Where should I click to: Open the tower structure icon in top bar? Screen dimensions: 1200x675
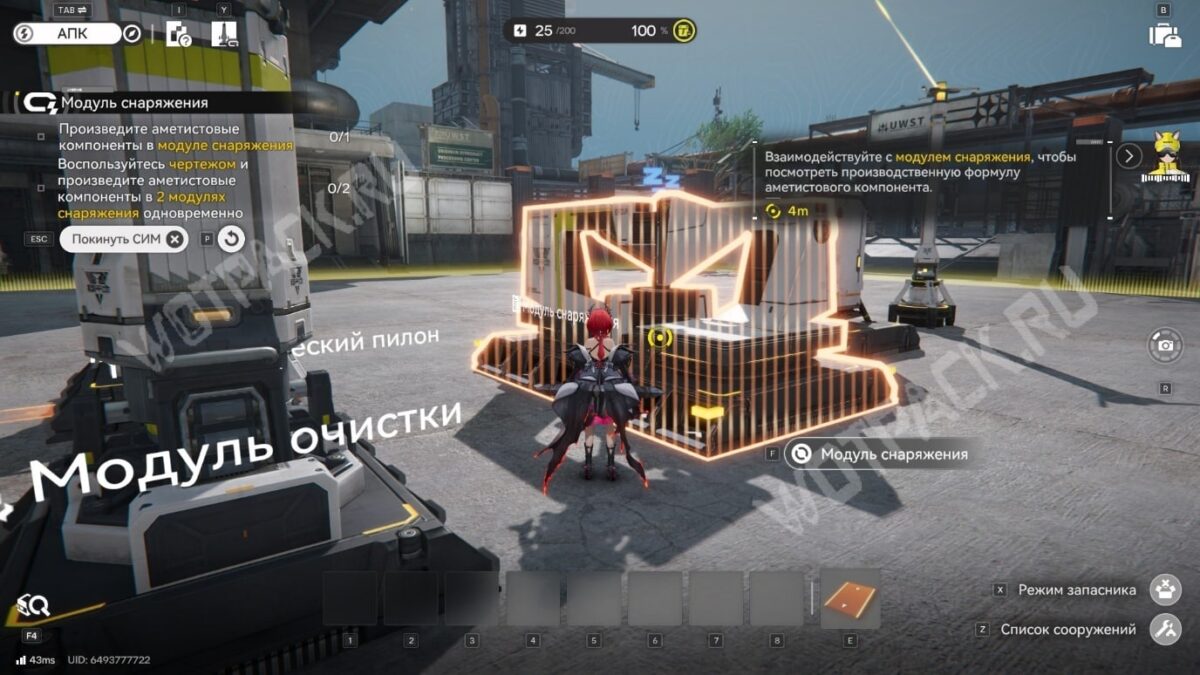point(224,34)
